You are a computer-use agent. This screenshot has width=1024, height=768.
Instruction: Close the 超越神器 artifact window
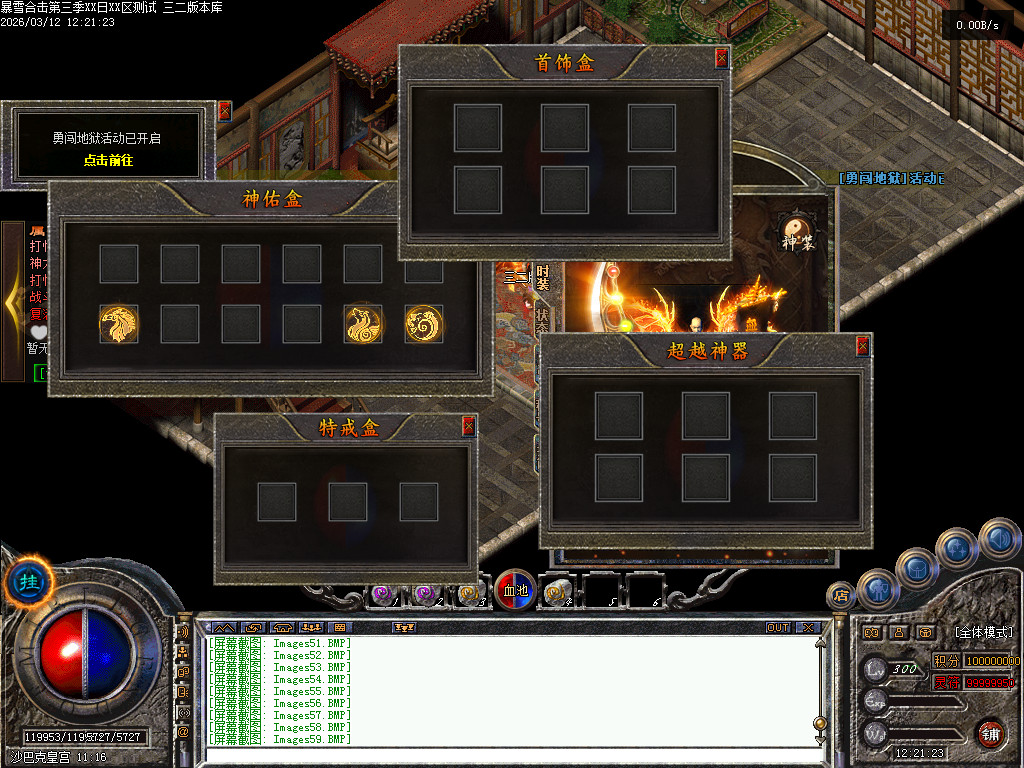point(862,346)
